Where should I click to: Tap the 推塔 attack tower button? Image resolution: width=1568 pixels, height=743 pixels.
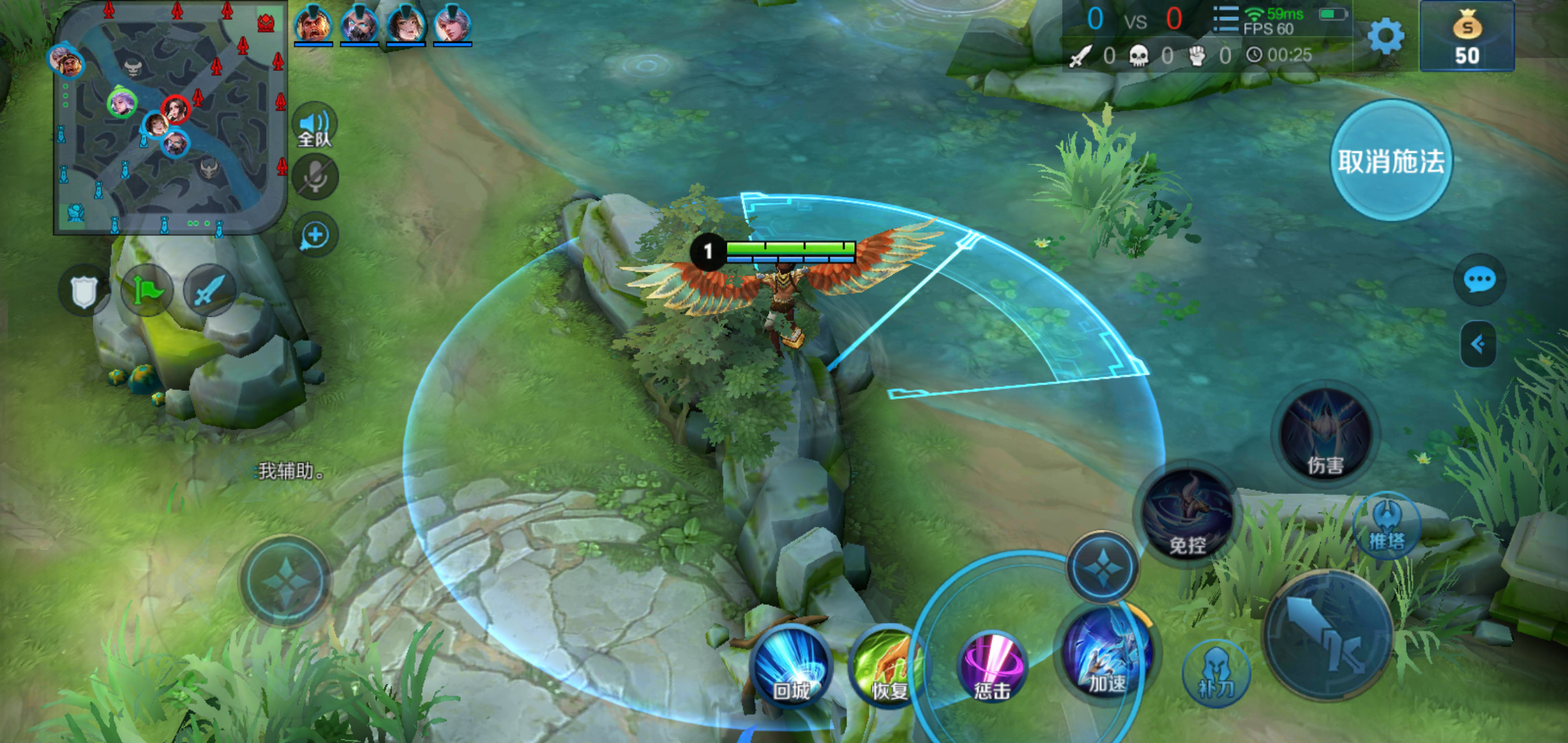[x=1386, y=526]
